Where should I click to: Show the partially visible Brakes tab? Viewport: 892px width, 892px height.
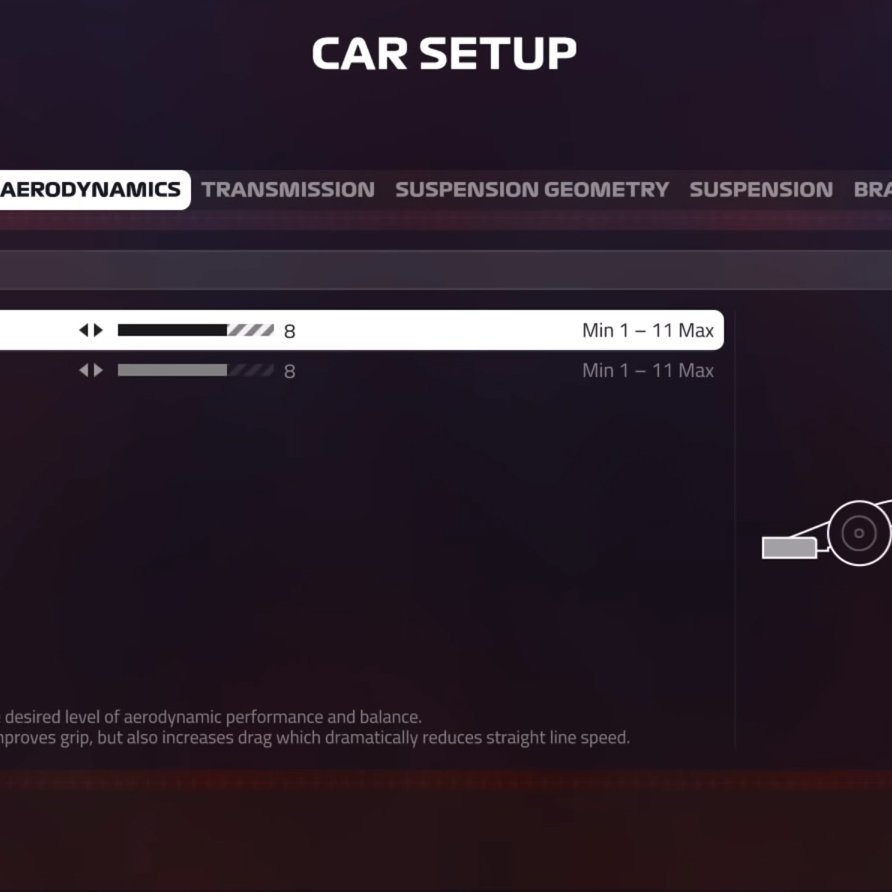point(872,190)
